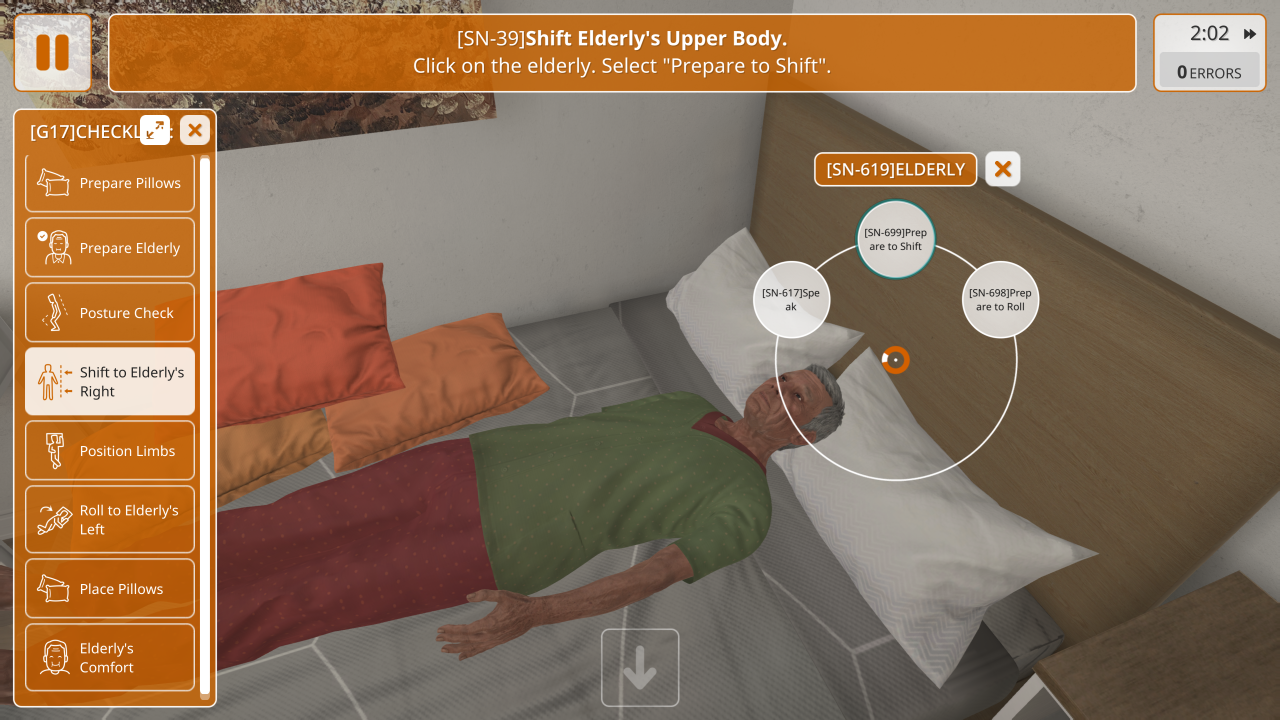Pick the Prepare to Roll option

coord(1000,300)
